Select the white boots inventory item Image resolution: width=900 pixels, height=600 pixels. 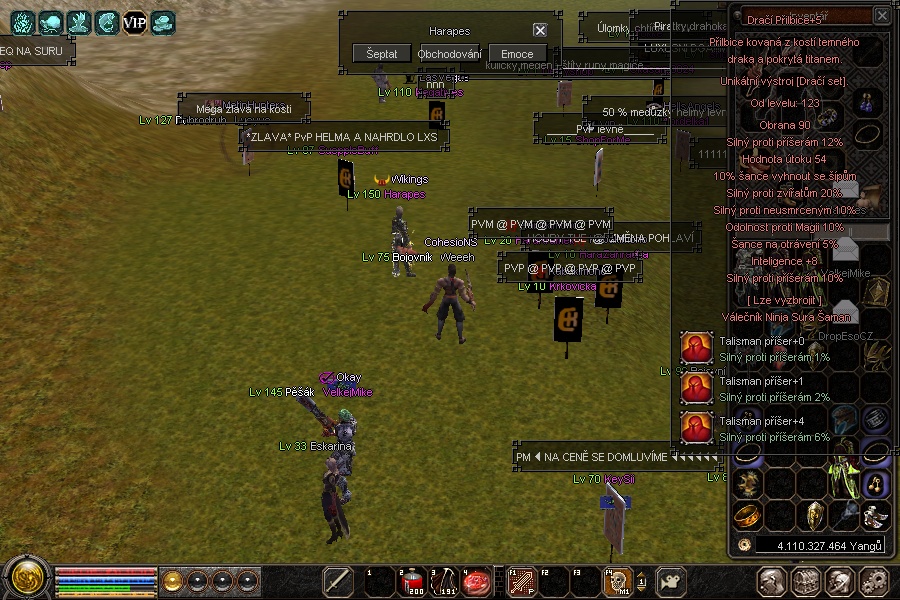(877, 515)
